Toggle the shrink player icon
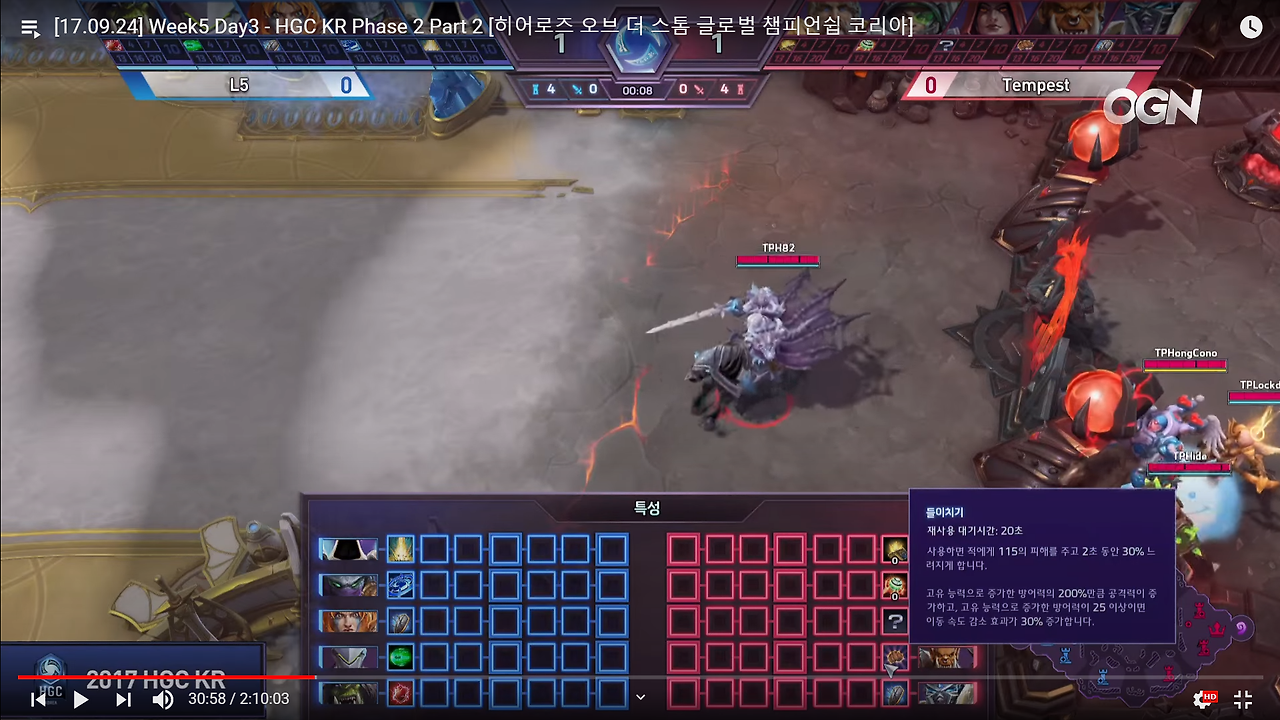Image resolution: width=1280 pixels, height=720 pixels. point(1243,698)
